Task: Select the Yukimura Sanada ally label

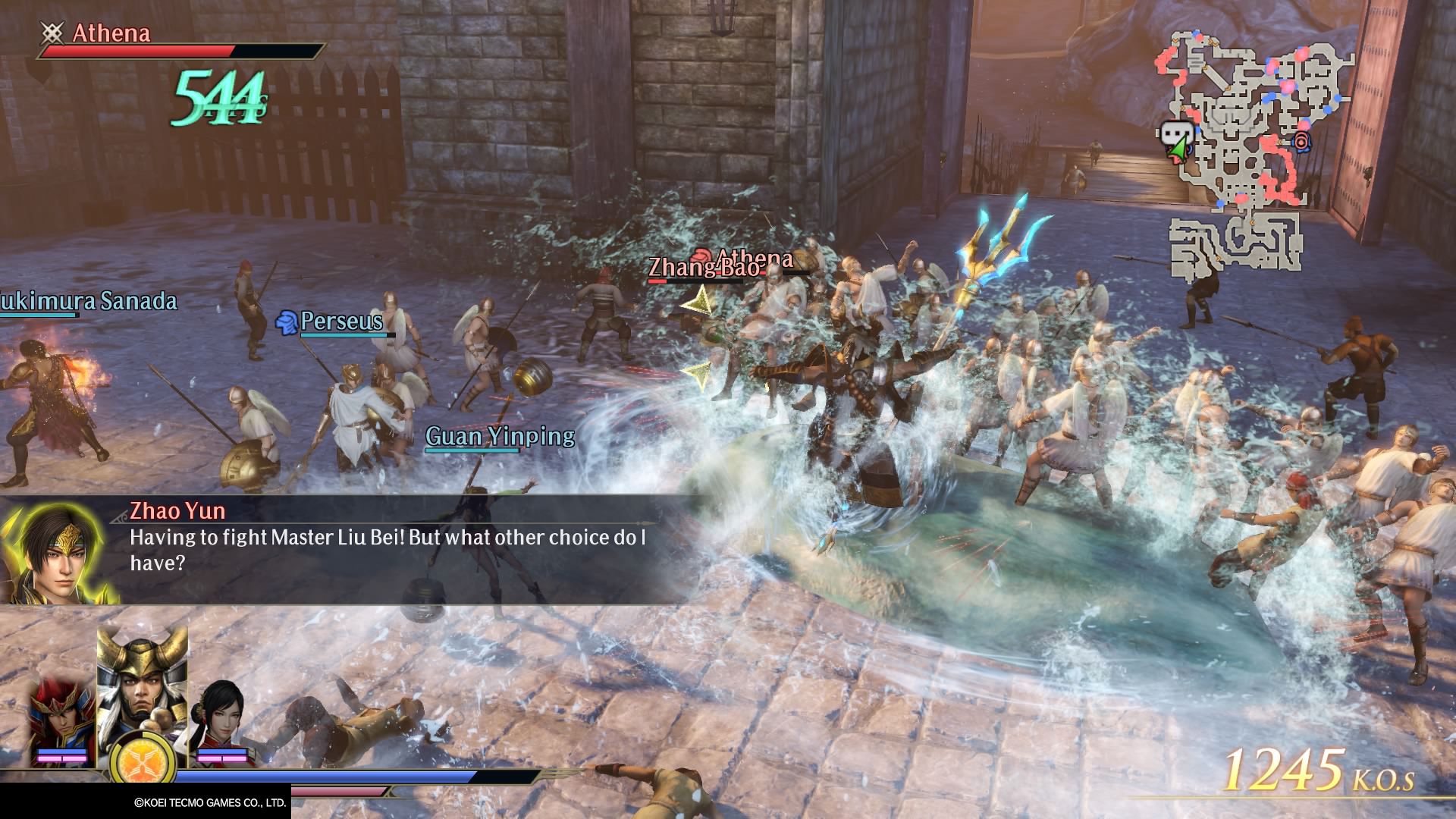Action: [x=87, y=302]
